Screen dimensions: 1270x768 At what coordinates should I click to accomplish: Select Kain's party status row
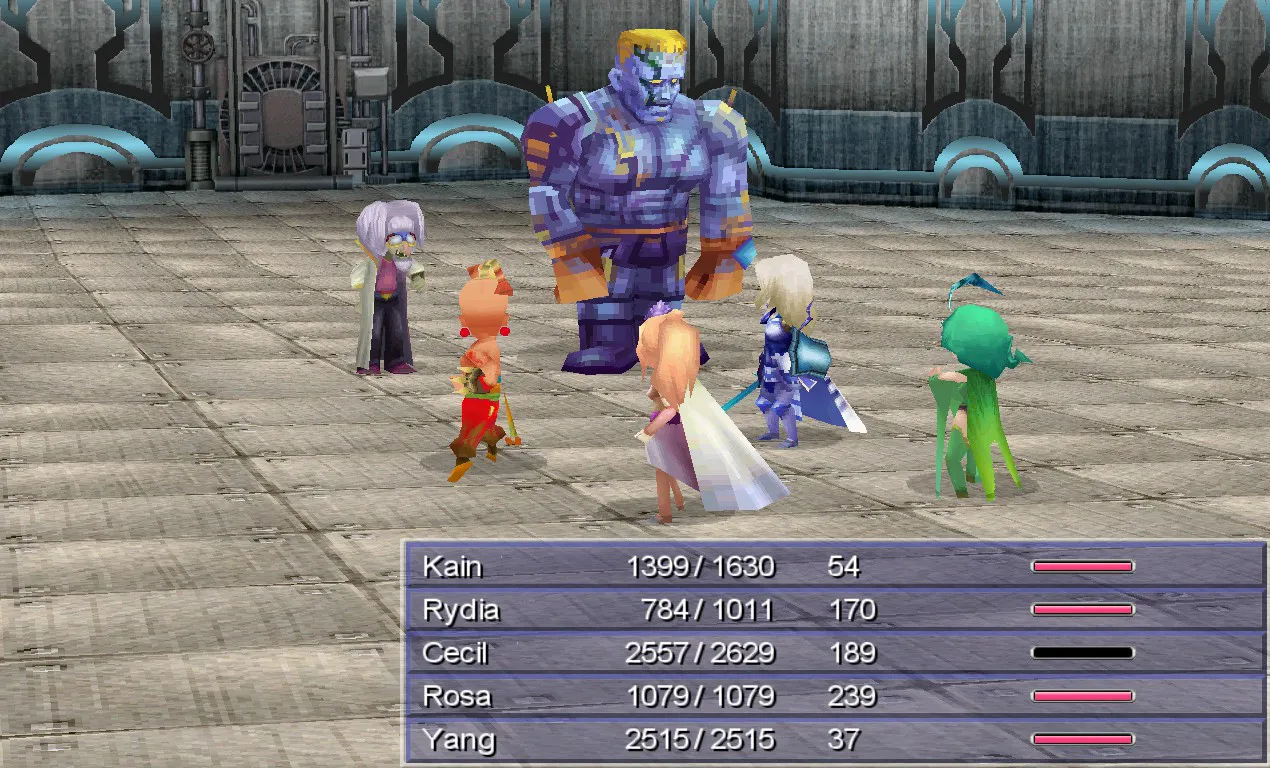(x=835, y=567)
